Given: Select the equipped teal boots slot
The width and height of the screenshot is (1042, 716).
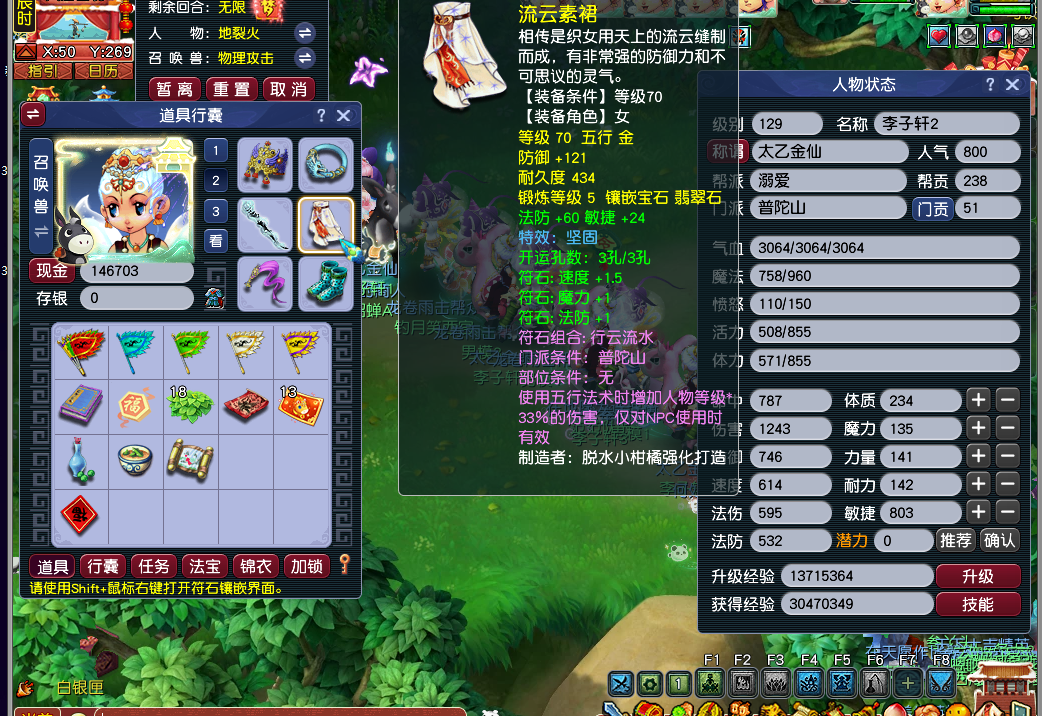Looking at the screenshot, I should (x=326, y=284).
